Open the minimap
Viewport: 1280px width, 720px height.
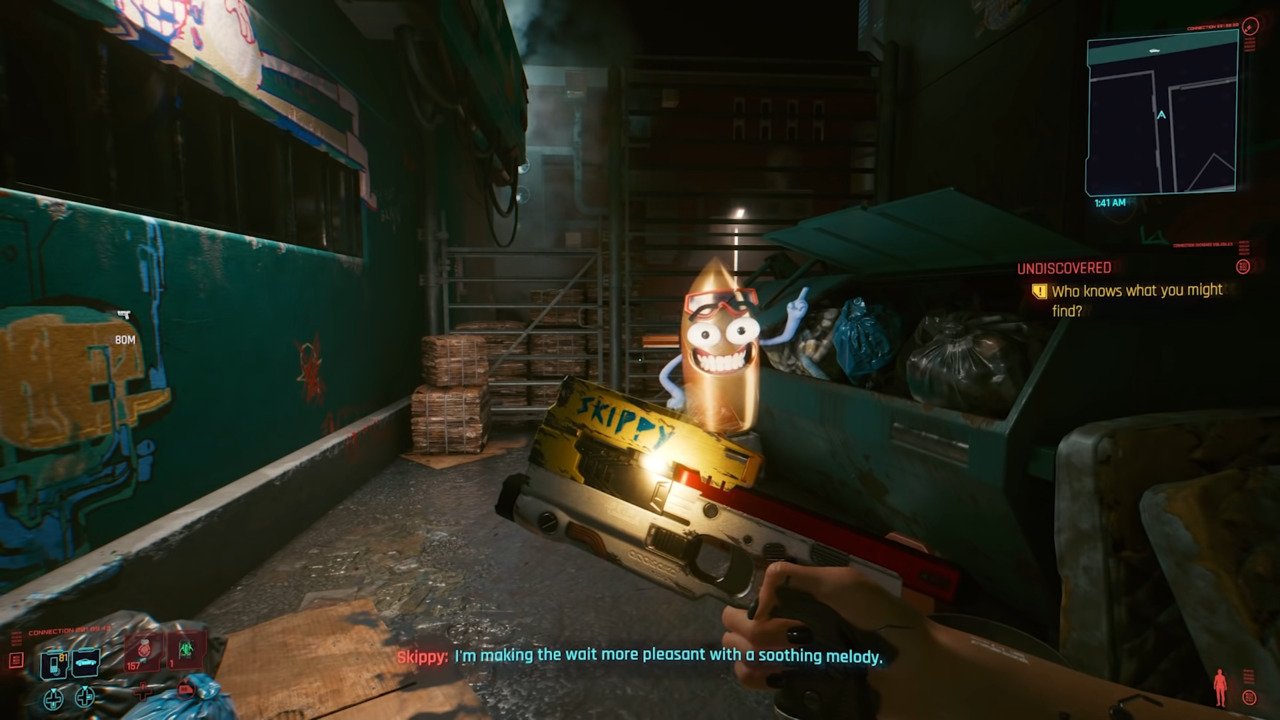pyautogui.click(x=1161, y=112)
